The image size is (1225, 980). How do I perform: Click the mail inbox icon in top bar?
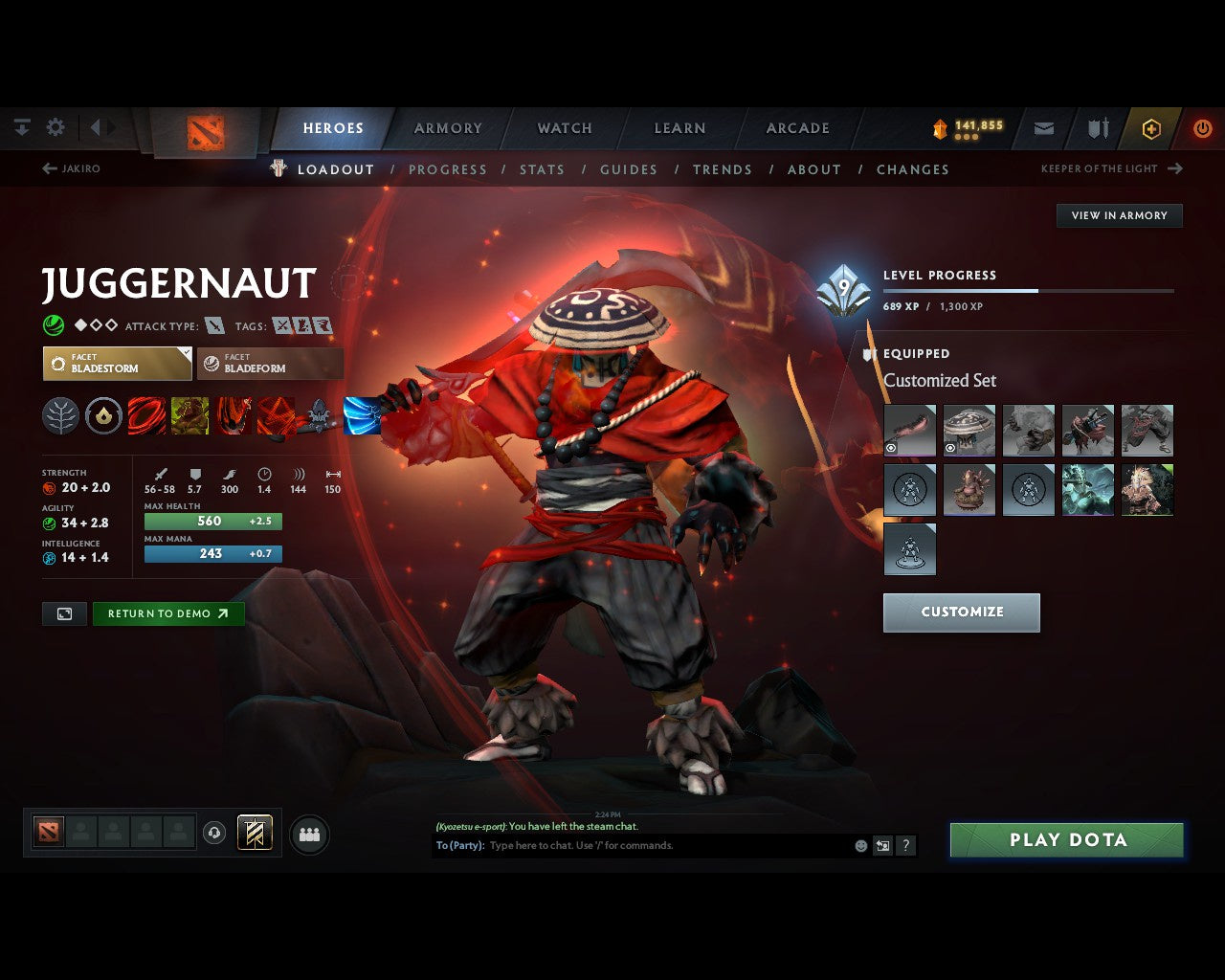click(1043, 127)
